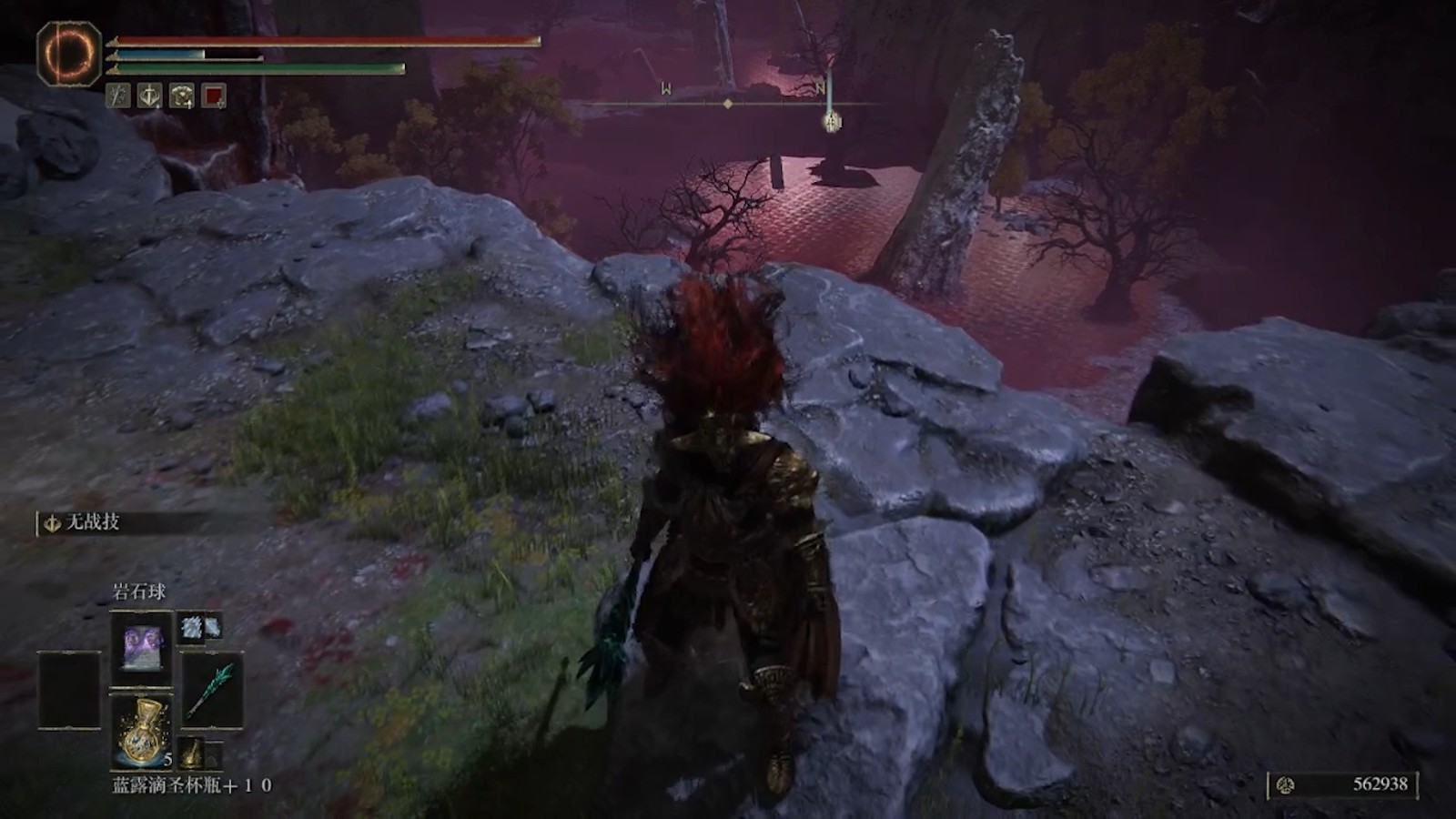Viewport: 1456px width, 819px height.
Task: Select the green feathered weapon slot
Action: coord(212,689)
